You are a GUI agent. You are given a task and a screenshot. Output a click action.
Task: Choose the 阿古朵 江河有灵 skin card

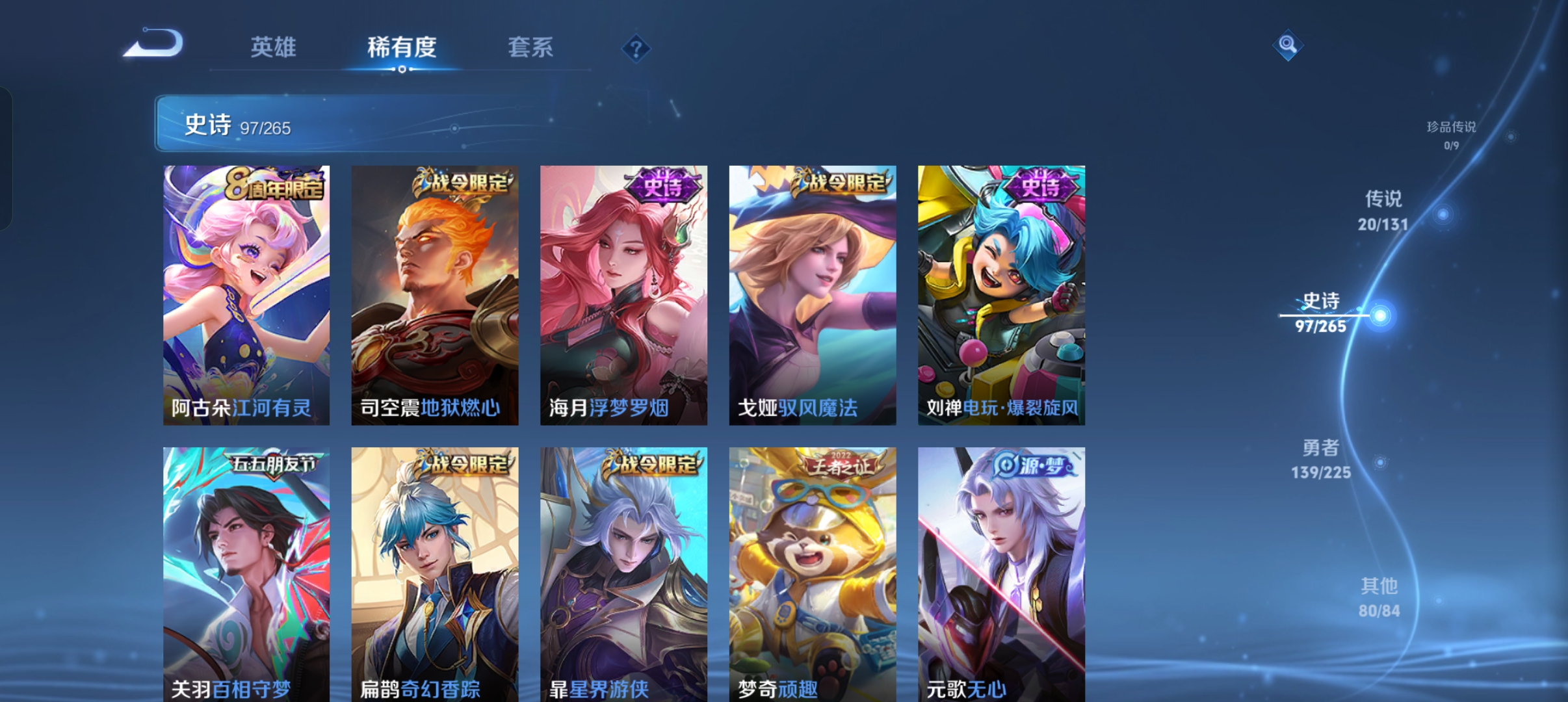click(x=246, y=295)
